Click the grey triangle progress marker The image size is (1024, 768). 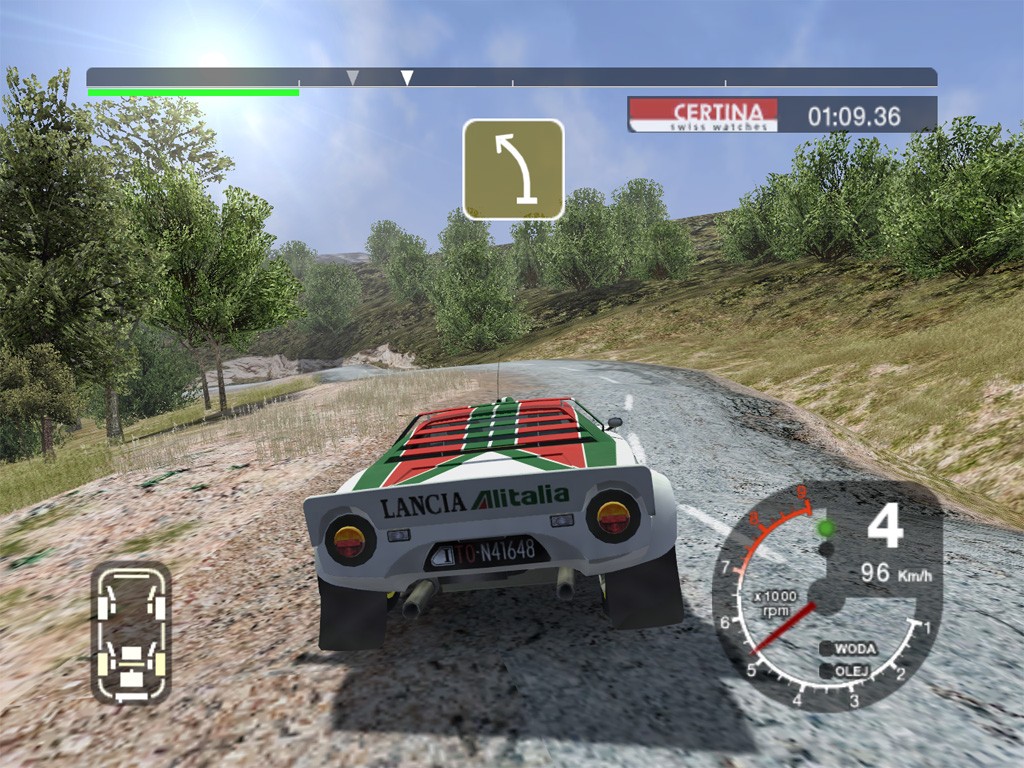352,77
